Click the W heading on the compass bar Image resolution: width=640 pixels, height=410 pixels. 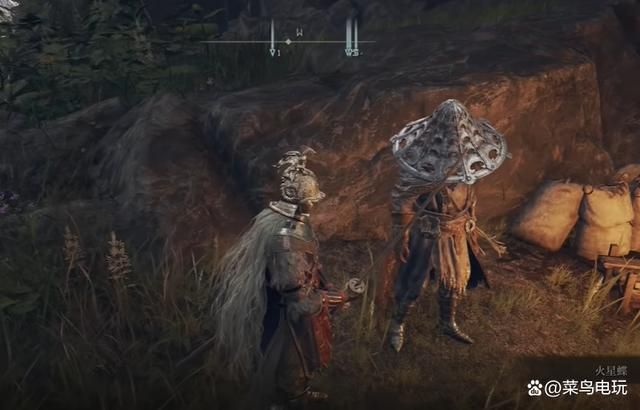coord(299,33)
